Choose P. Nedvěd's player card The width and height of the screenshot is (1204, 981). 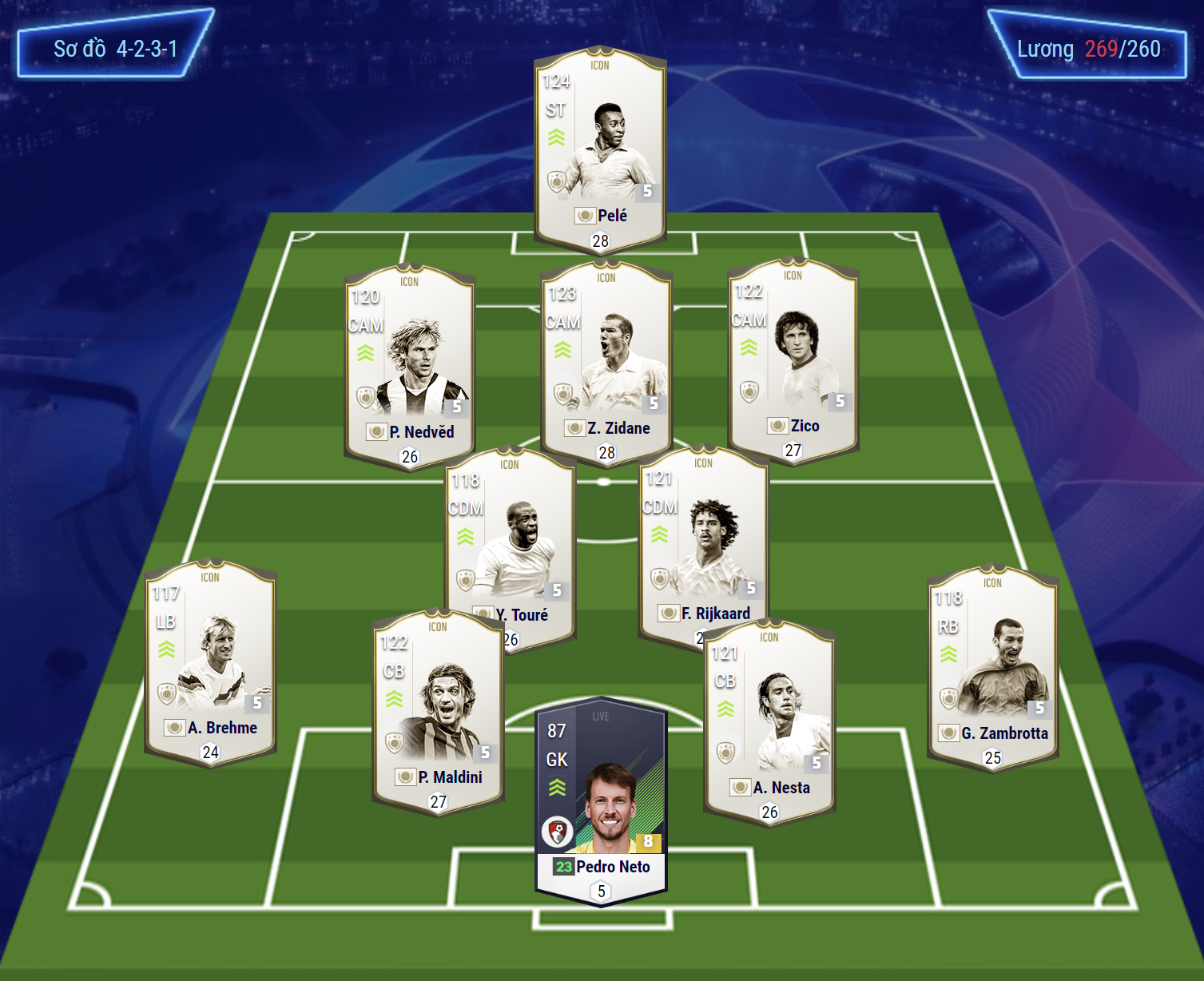(x=409, y=363)
